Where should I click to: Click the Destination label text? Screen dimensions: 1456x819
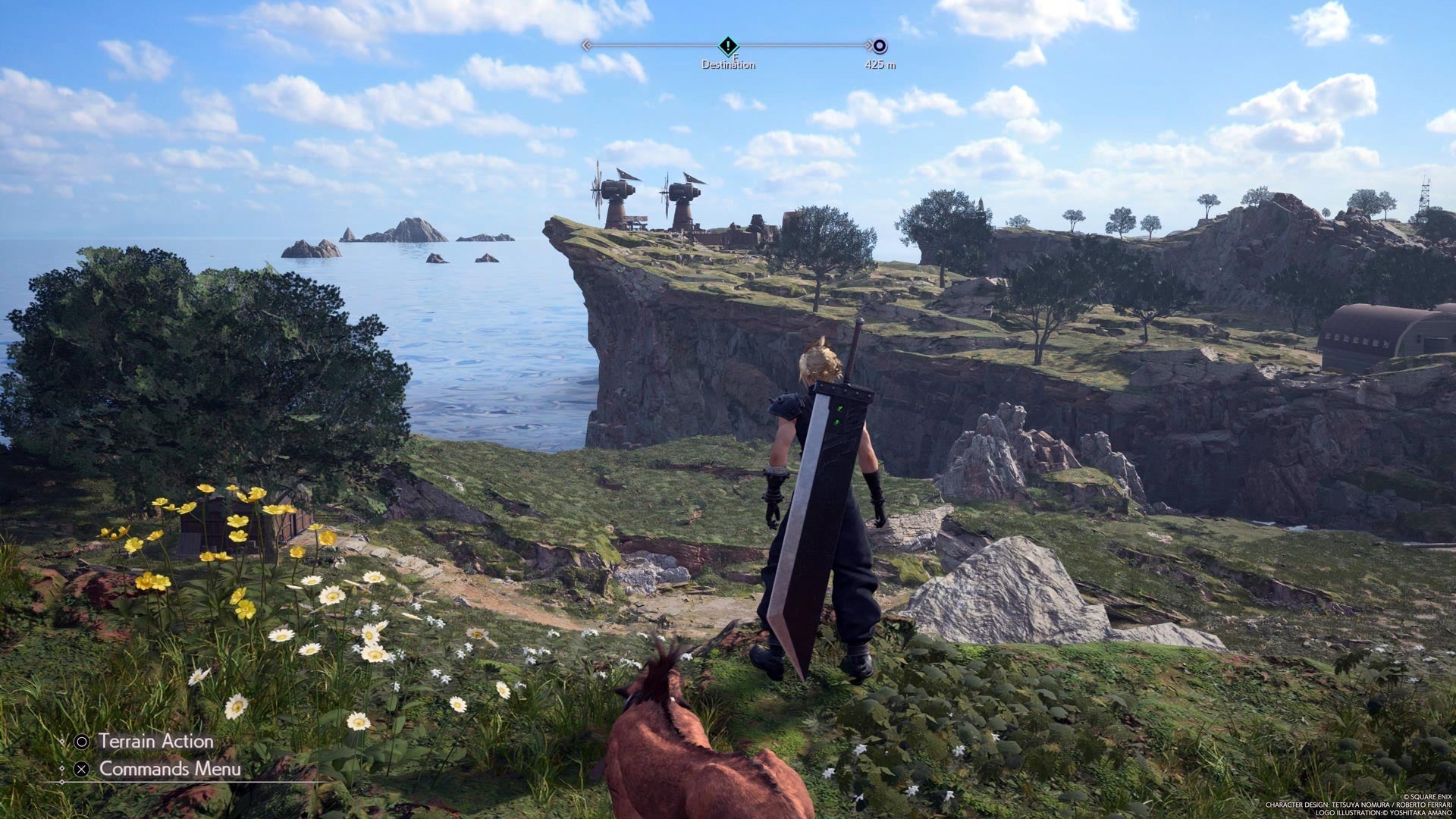[x=729, y=64]
